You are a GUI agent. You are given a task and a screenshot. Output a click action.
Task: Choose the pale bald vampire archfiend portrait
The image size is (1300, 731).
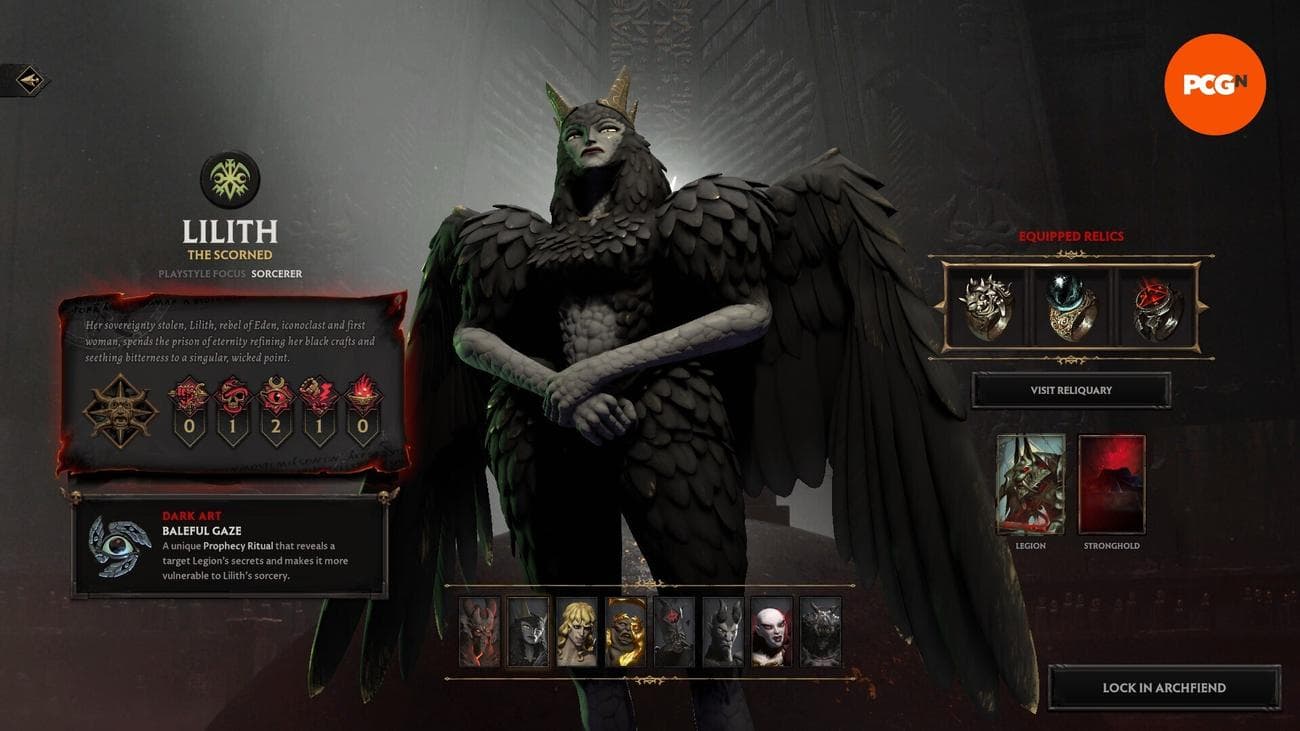(x=772, y=632)
